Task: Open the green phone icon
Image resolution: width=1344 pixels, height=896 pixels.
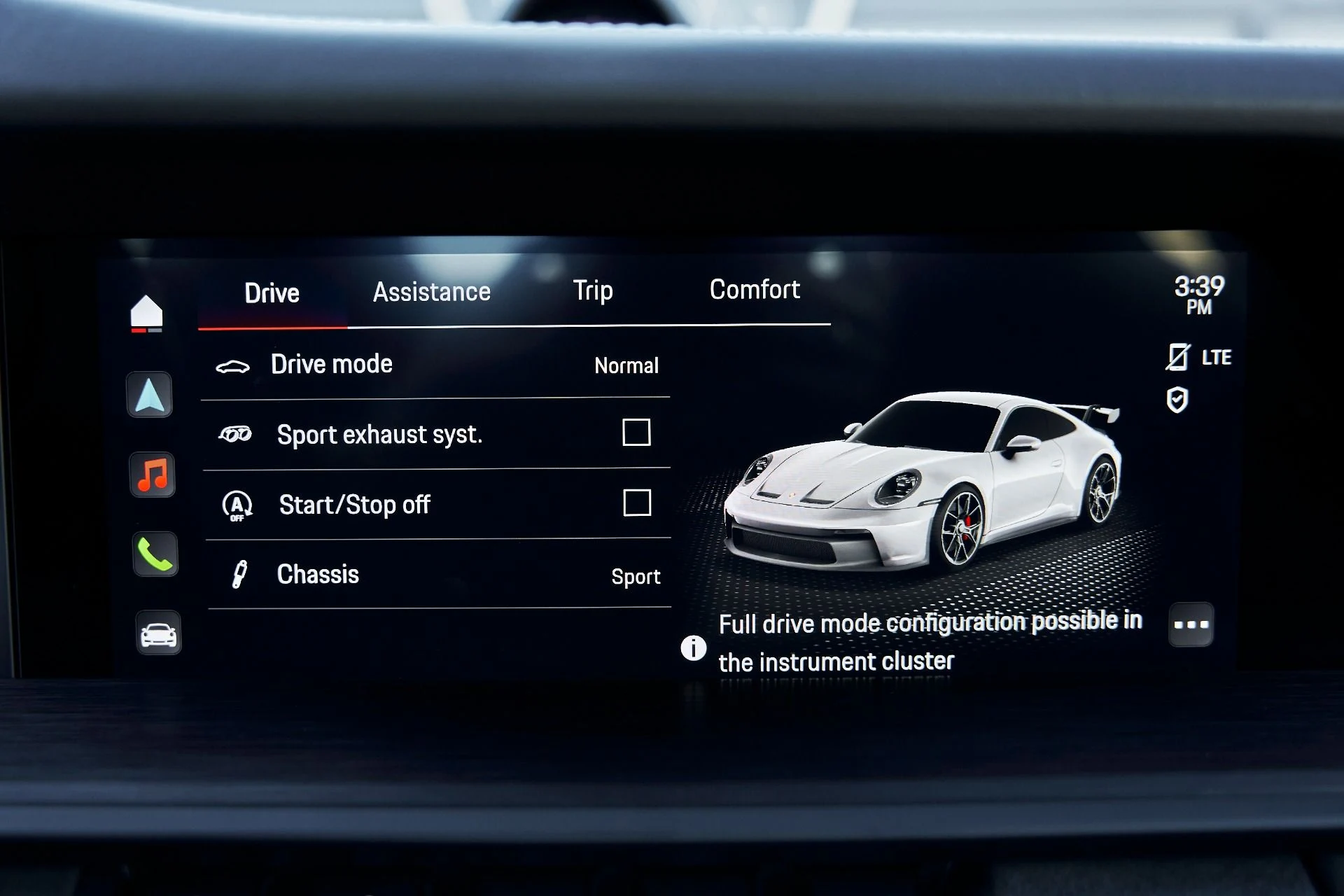Action: (155, 554)
